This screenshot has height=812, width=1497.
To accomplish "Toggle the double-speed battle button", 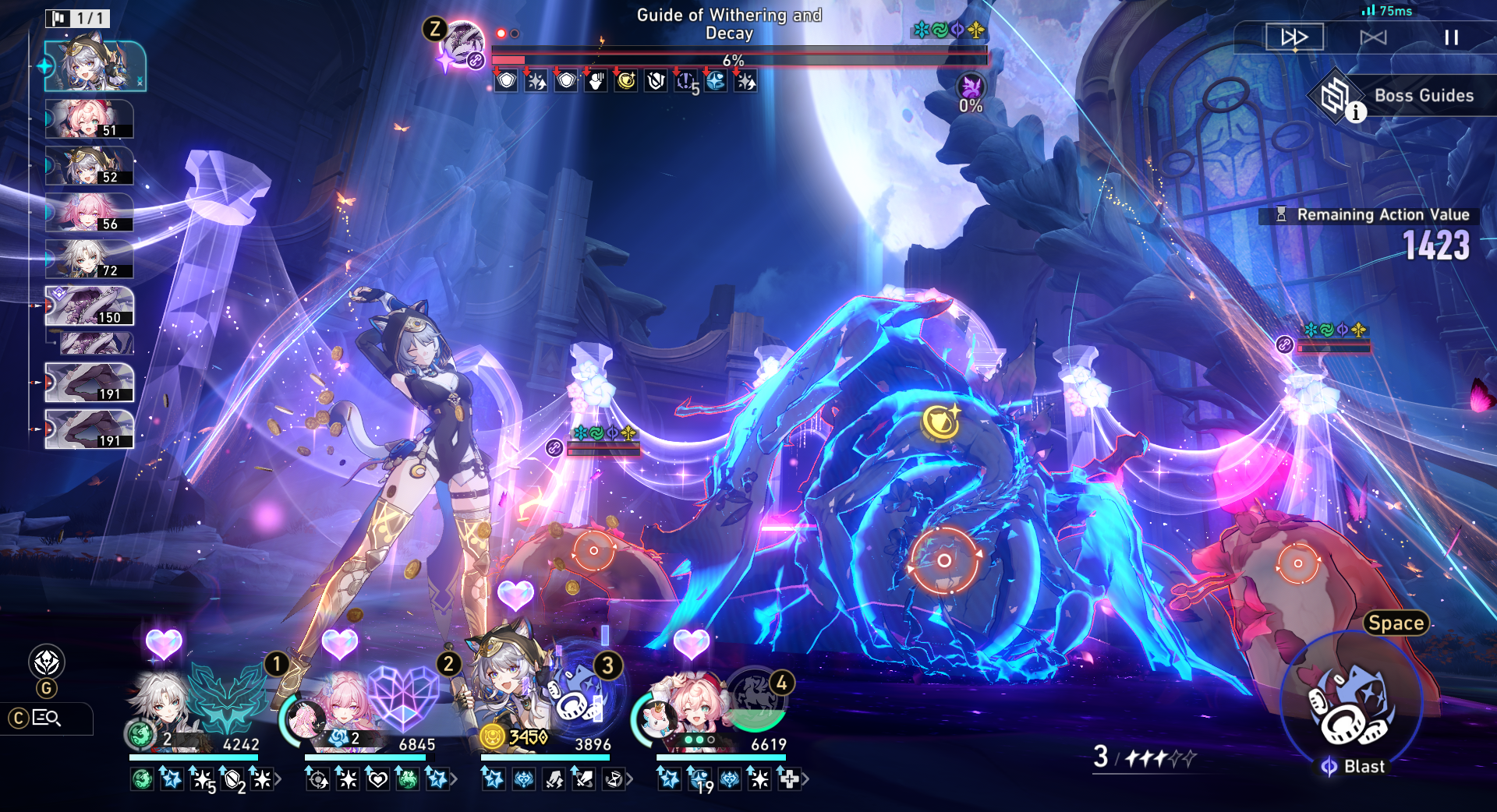I will [1294, 37].
